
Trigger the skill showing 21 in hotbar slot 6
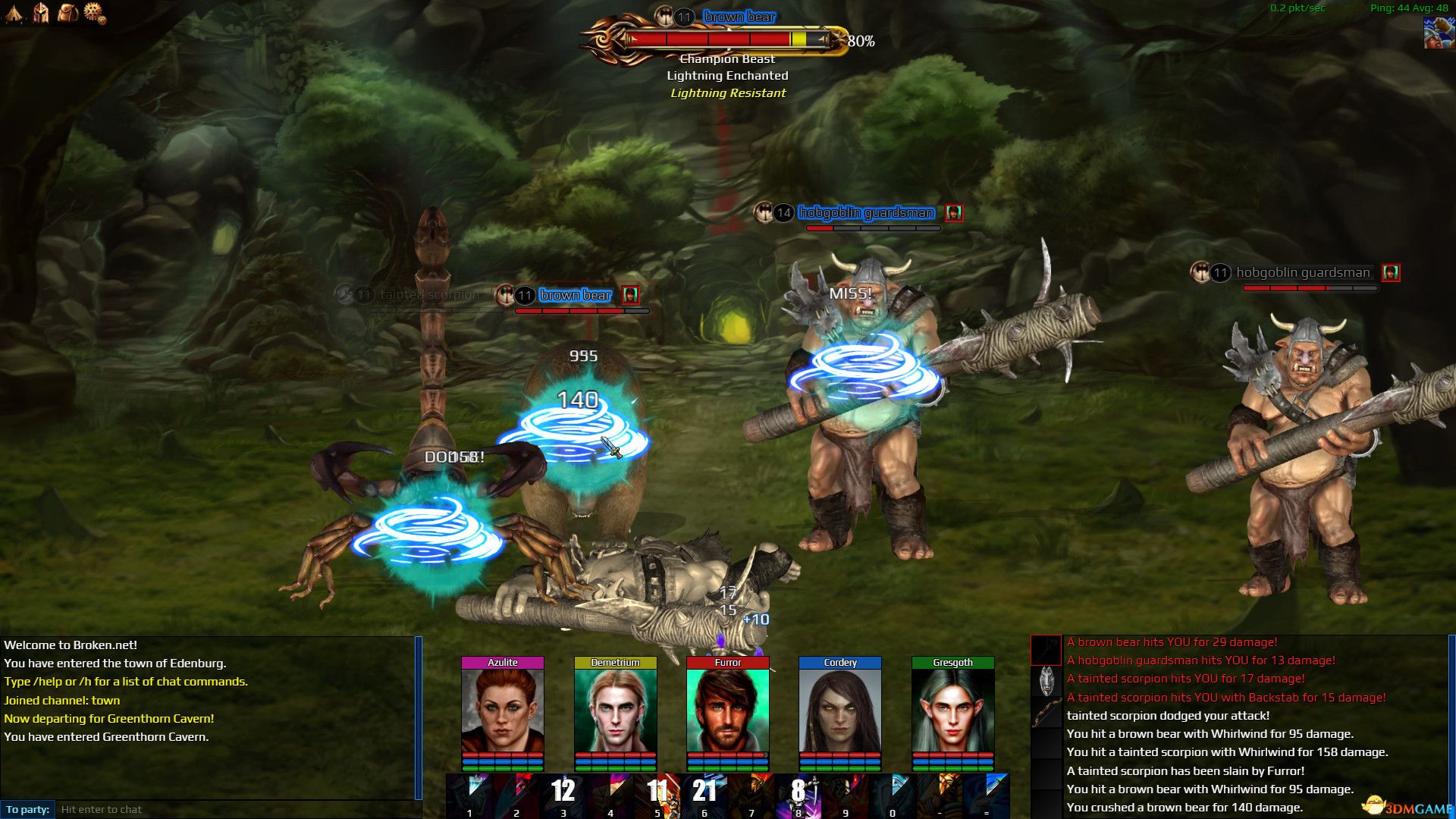704,792
